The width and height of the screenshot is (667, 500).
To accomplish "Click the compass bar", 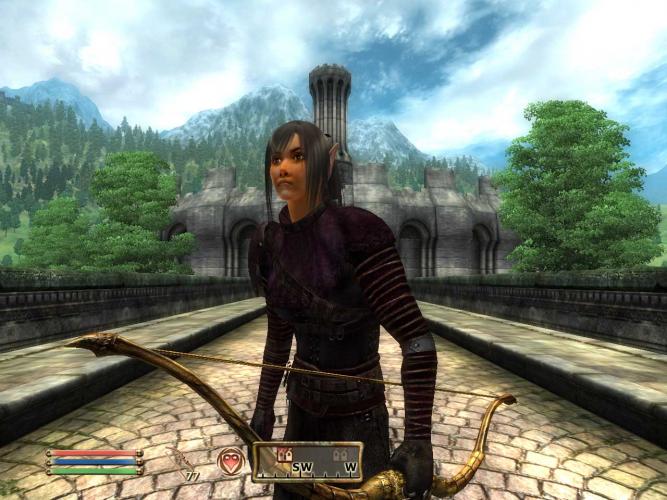I will coord(307,462).
